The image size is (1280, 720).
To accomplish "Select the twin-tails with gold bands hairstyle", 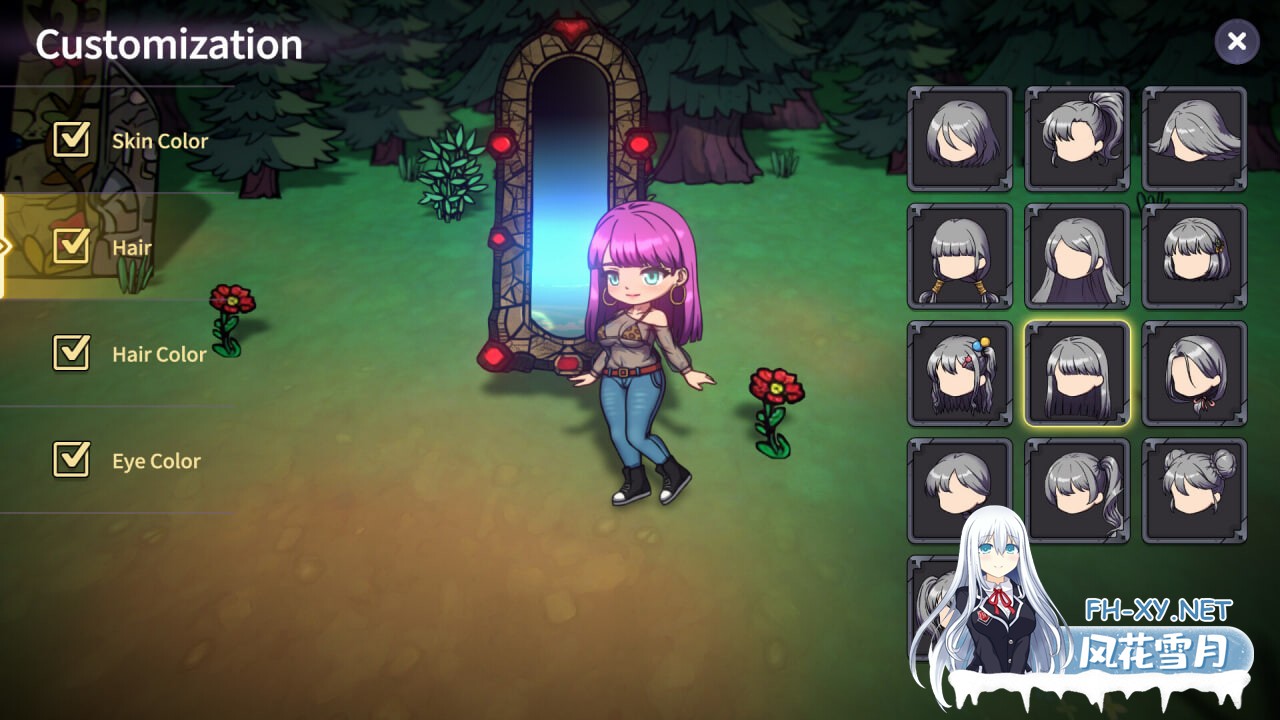I will point(959,256).
